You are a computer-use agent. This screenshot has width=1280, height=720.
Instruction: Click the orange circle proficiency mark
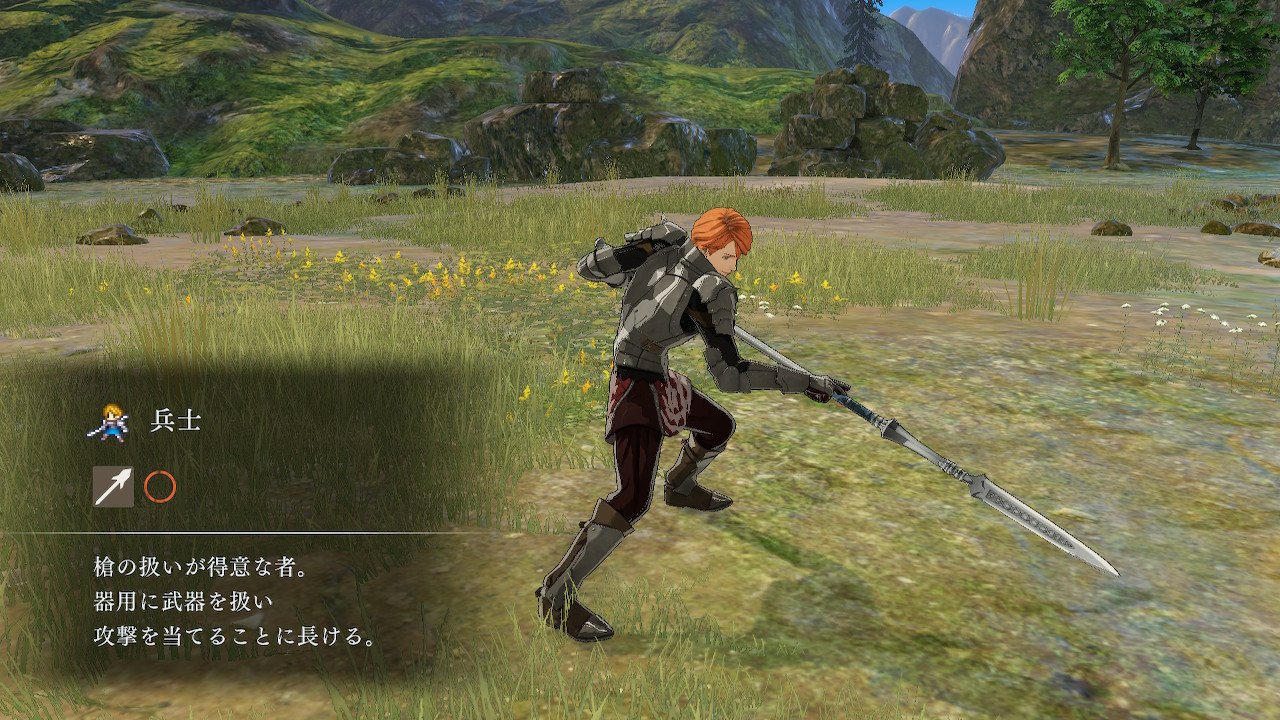[160, 487]
